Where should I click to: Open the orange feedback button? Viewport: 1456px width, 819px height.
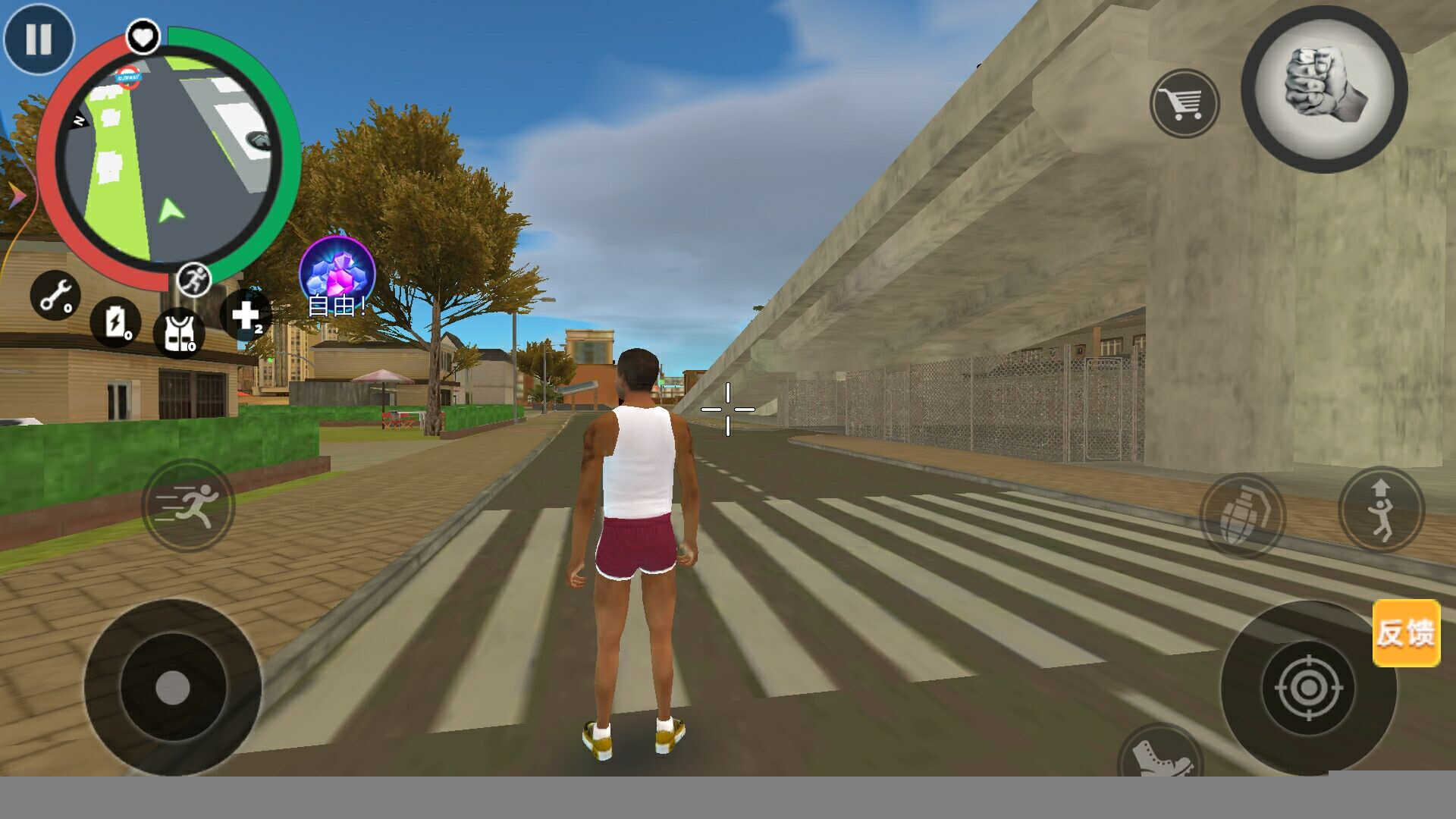1406,633
